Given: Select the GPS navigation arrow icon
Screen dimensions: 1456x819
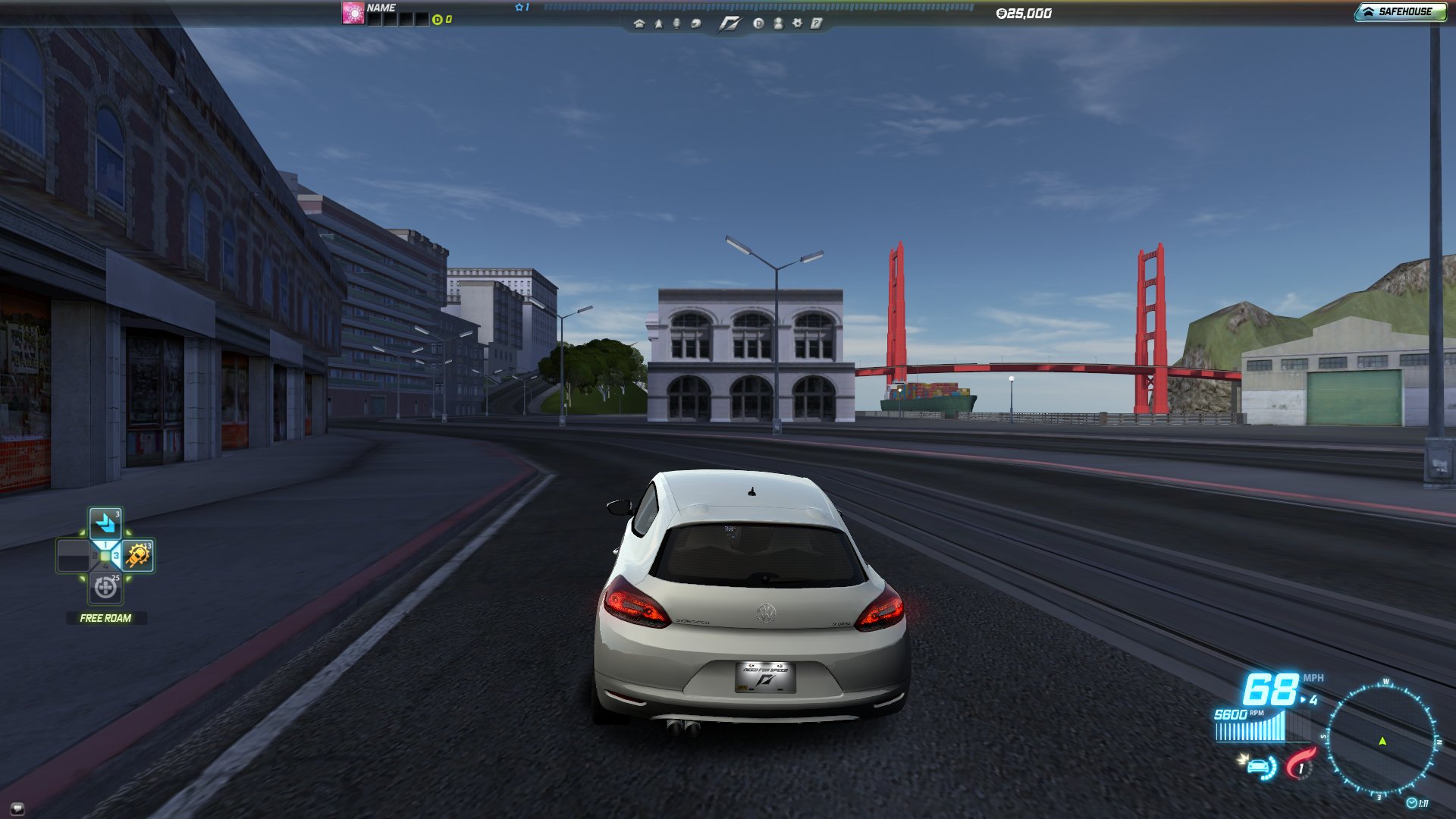Looking at the screenshot, I should click(x=658, y=24).
